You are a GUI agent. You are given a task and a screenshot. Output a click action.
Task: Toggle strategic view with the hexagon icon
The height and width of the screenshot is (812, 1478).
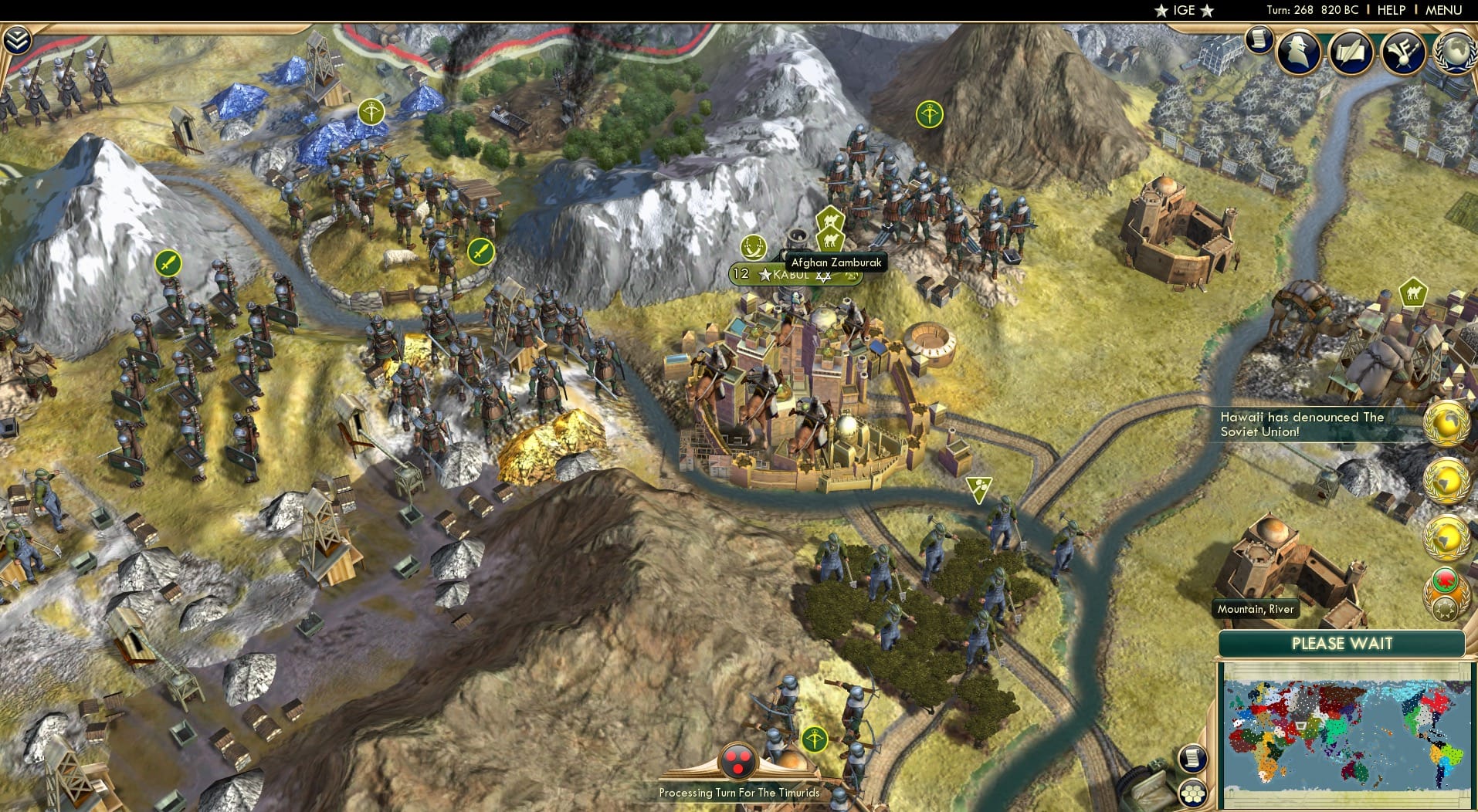click(1193, 791)
